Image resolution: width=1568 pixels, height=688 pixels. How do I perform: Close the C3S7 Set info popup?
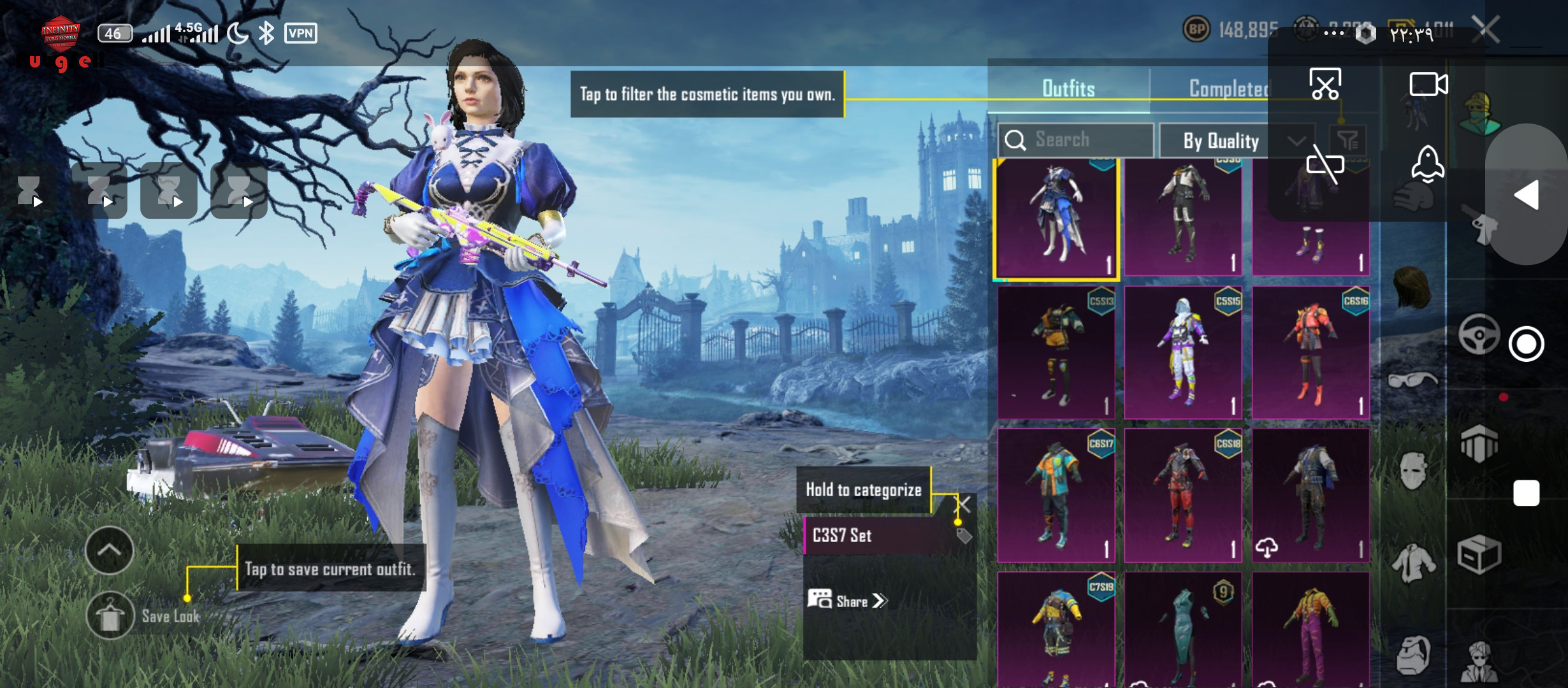coord(962,505)
